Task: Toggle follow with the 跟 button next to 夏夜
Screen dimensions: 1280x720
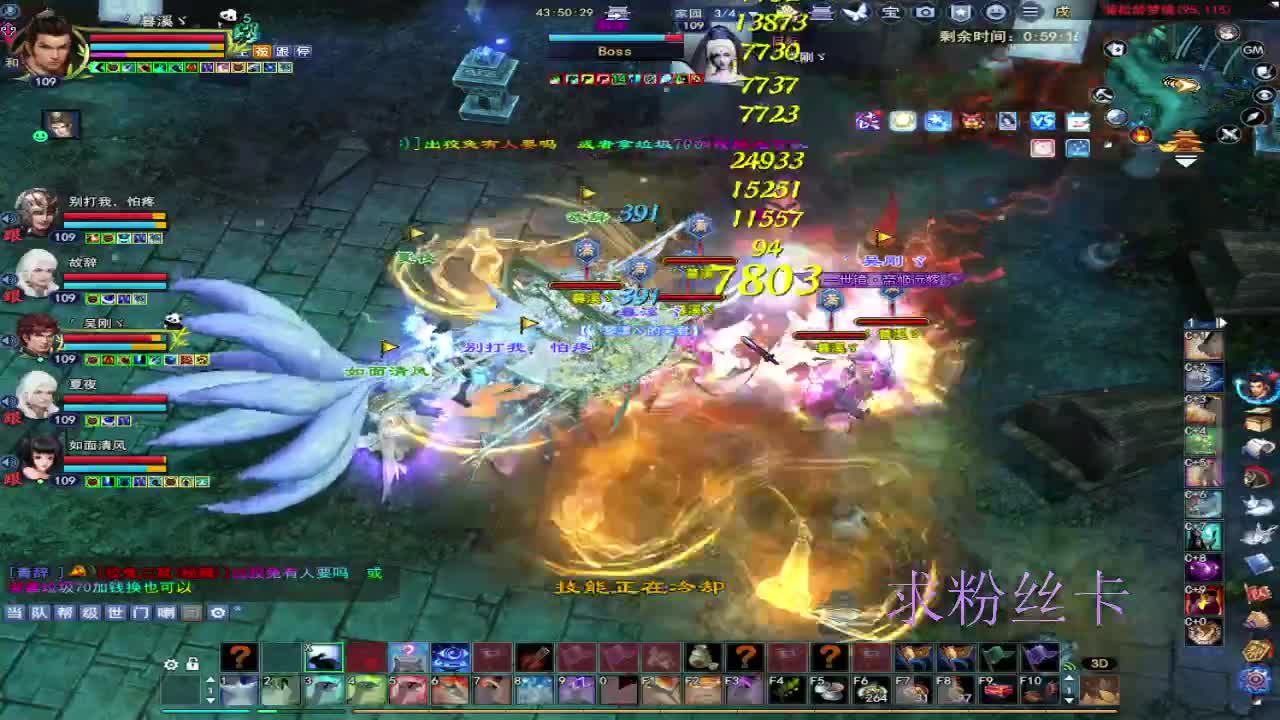Action: 10,420
